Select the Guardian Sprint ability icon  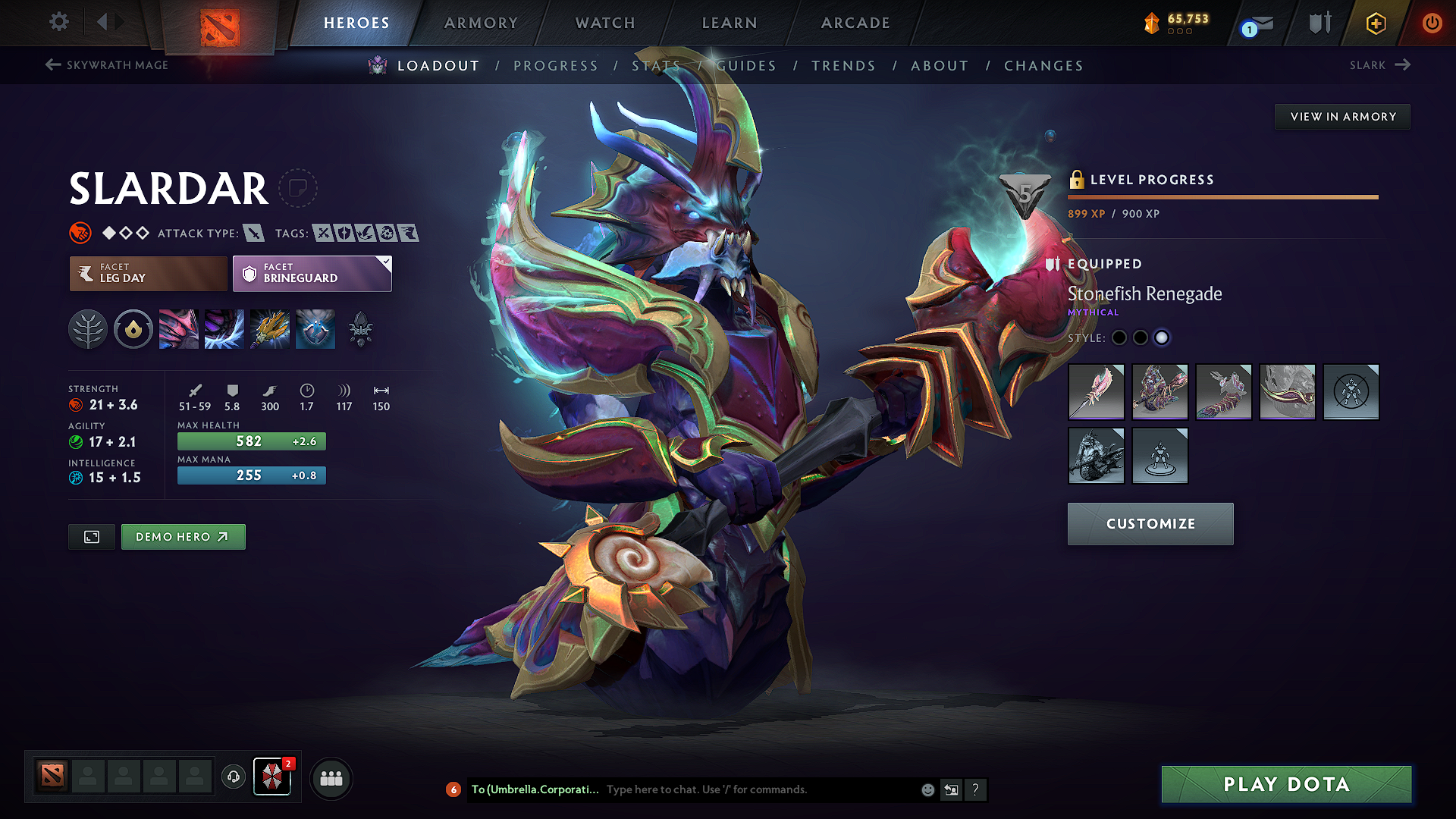click(x=178, y=328)
